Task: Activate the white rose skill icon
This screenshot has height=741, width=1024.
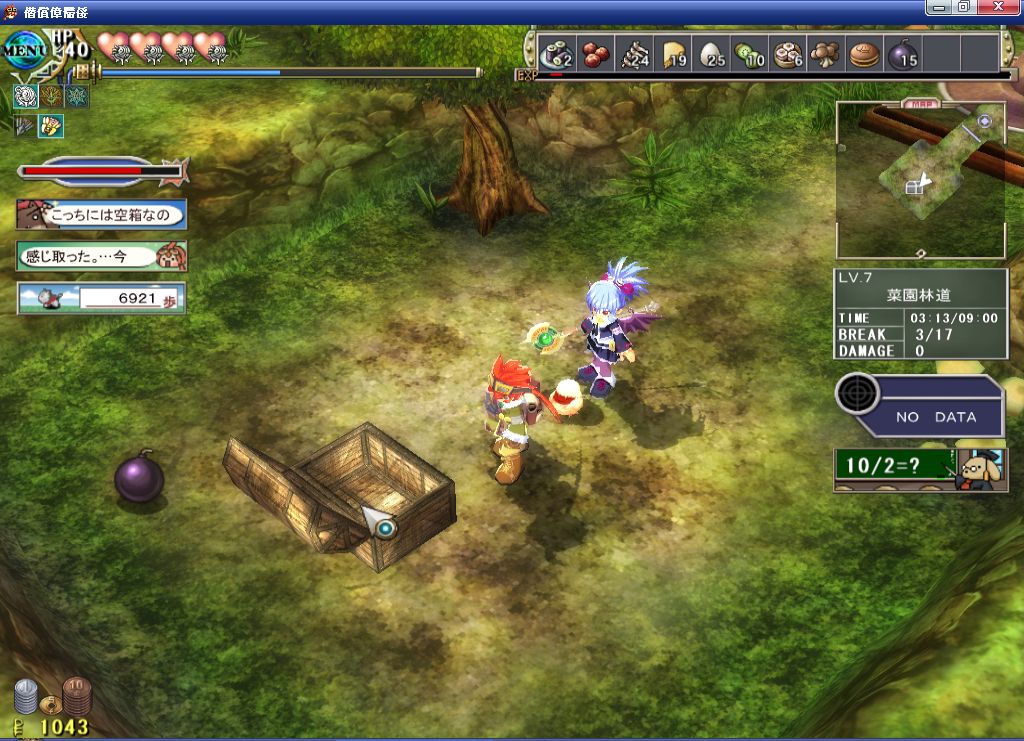Action: pyautogui.click(x=25, y=96)
